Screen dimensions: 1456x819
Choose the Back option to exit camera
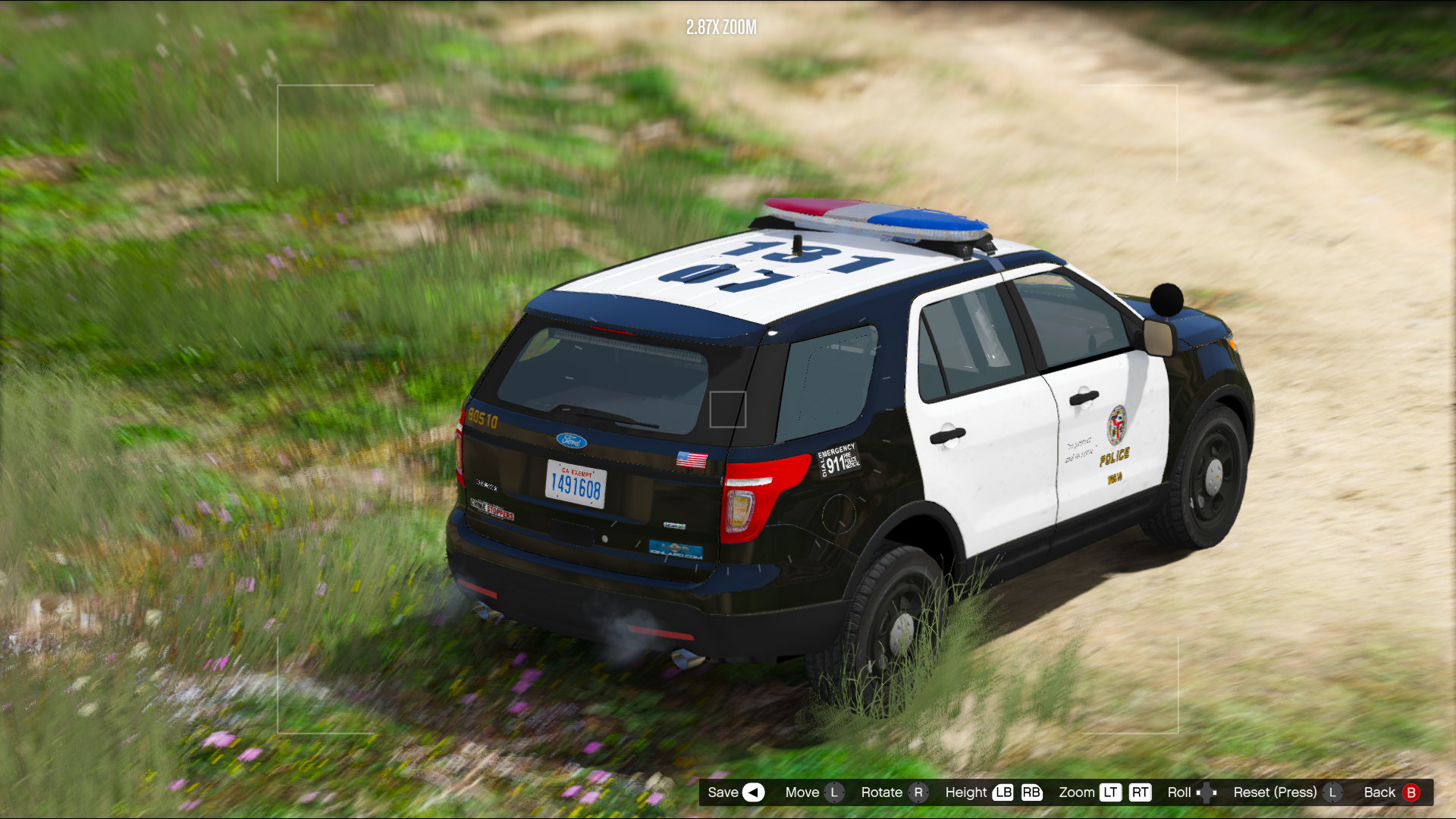(1389, 792)
